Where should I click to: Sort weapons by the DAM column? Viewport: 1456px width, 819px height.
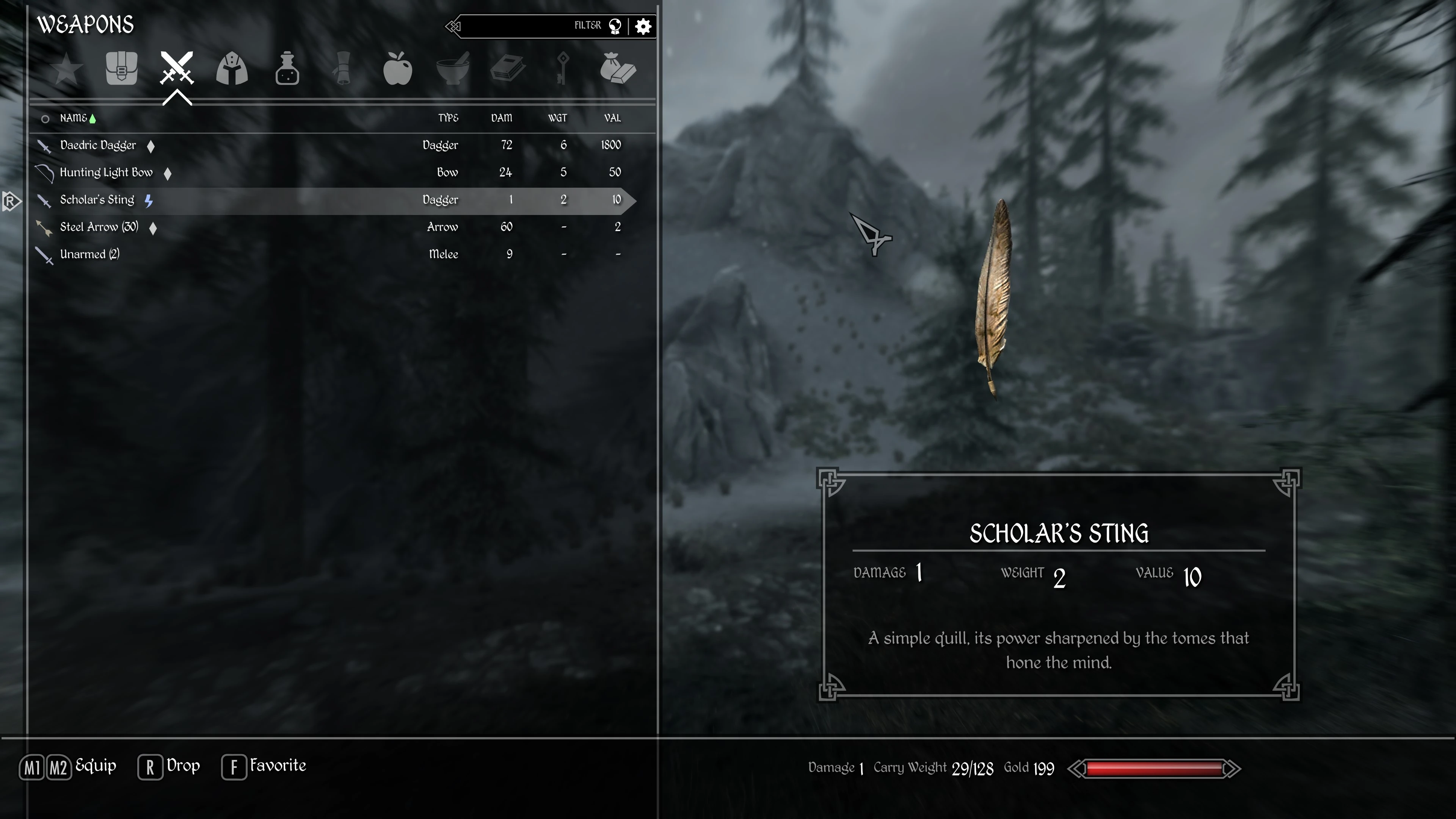click(x=501, y=118)
